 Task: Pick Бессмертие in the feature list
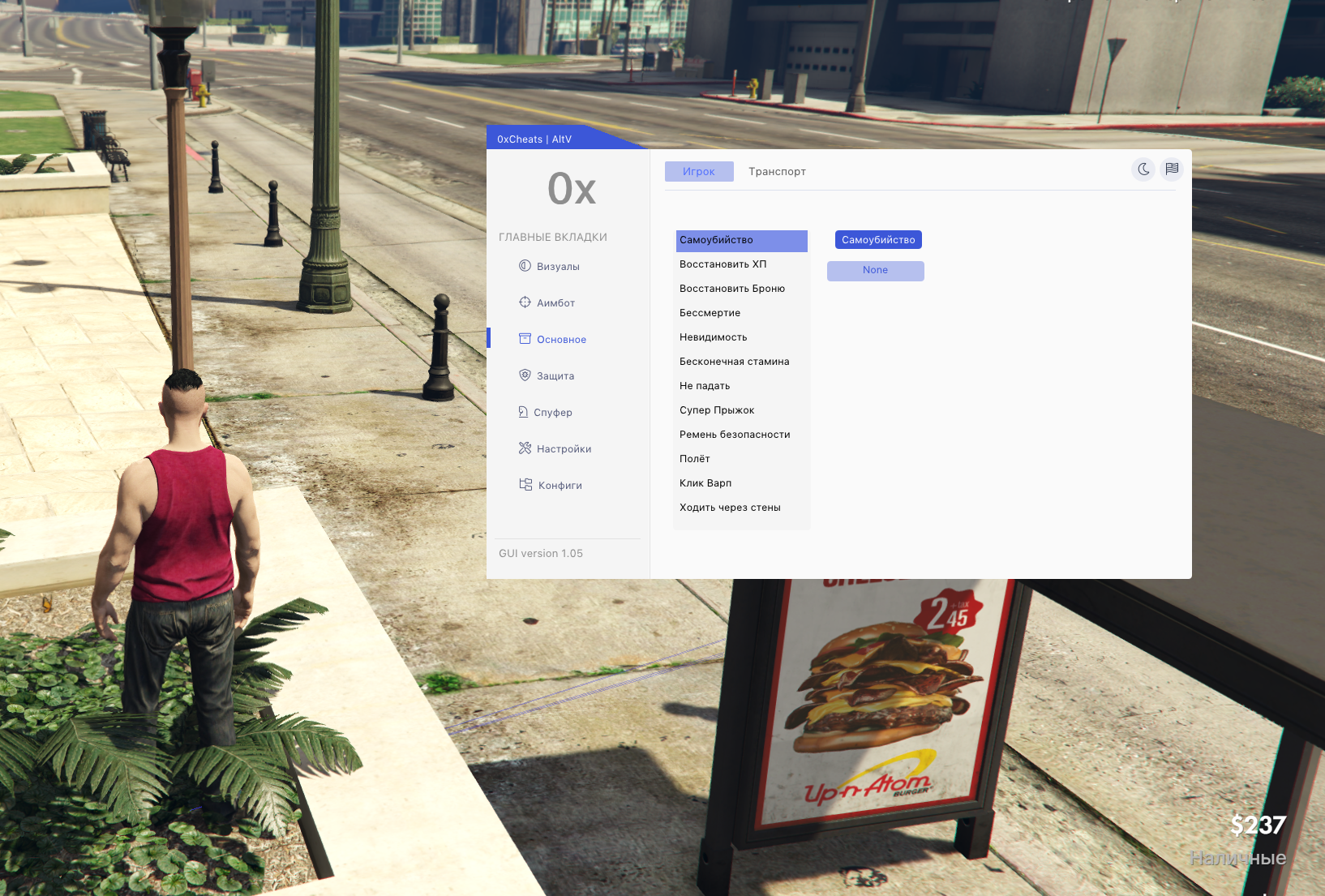(710, 313)
